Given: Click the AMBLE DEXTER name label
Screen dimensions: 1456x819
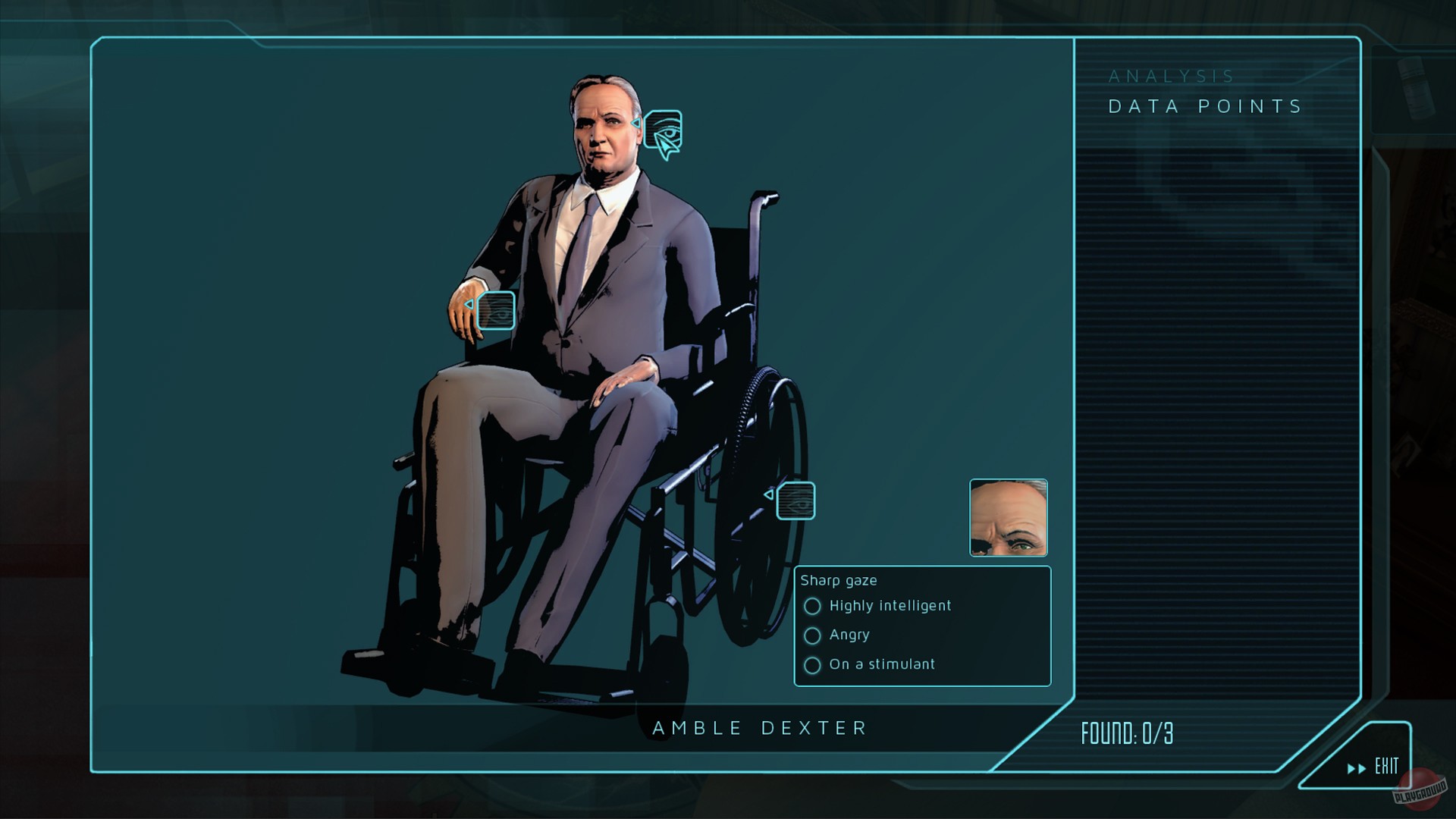Looking at the screenshot, I should click(x=758, y=728).
